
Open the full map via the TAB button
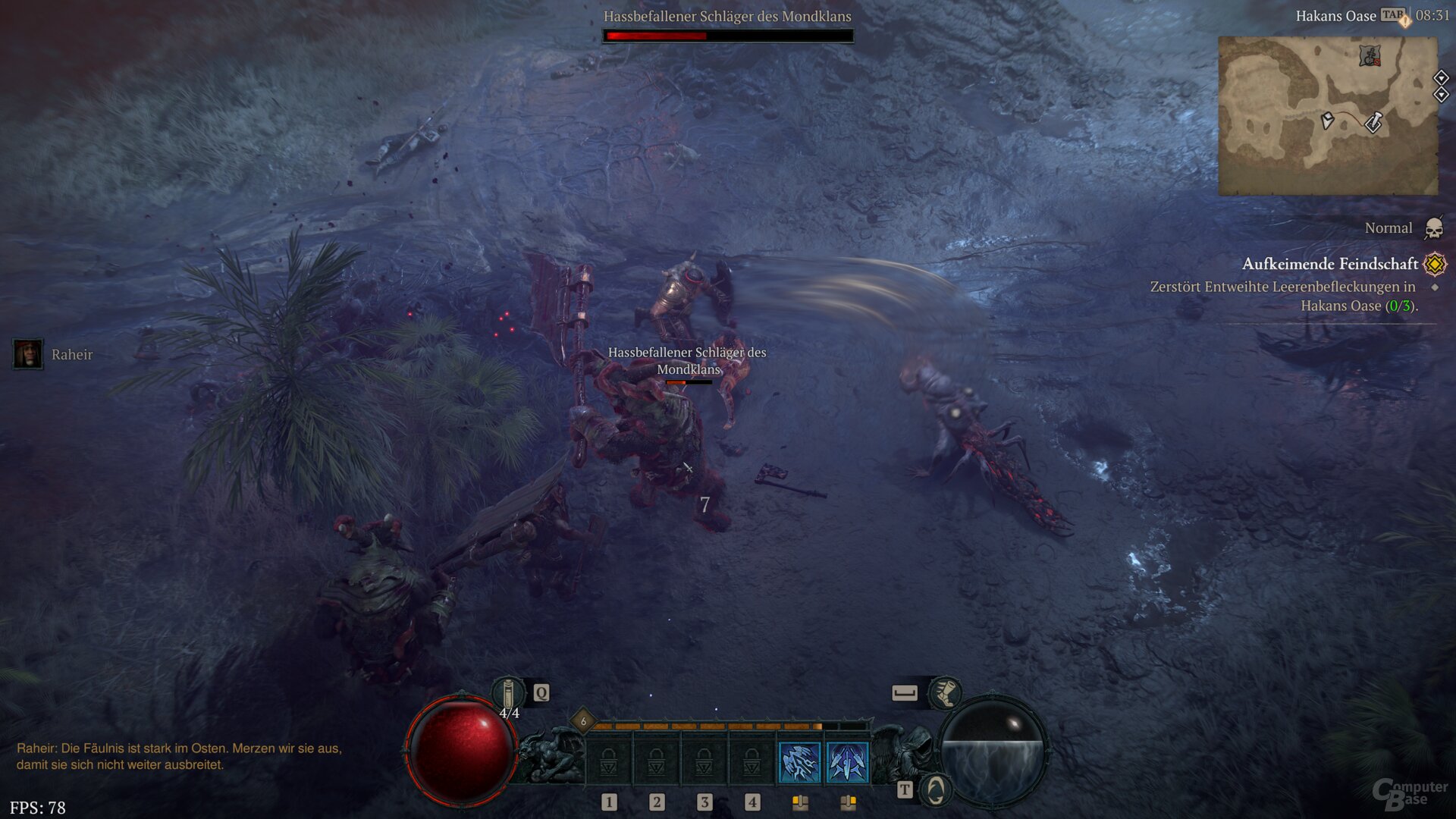tap(1393, 15)
